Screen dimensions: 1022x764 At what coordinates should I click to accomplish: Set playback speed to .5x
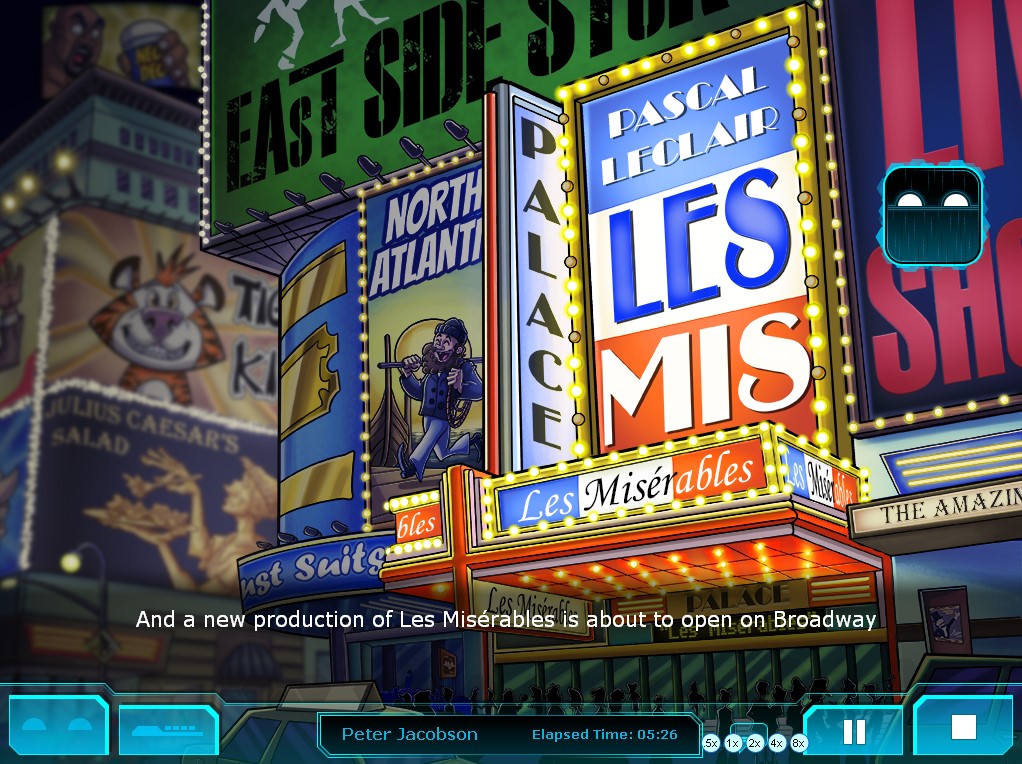[711, 743]
